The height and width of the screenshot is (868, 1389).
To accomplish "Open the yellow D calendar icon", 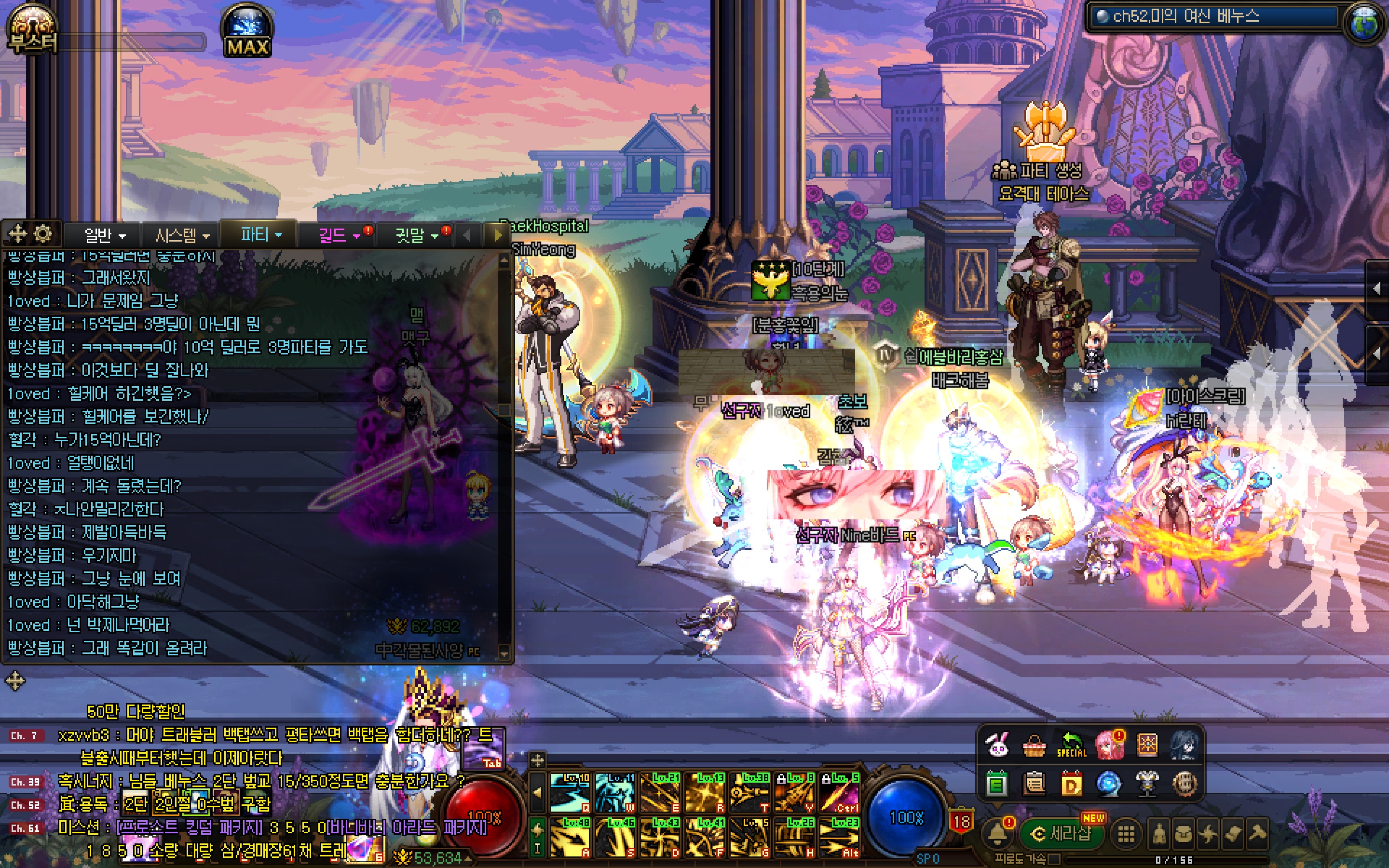I will tap(1071, 783).
